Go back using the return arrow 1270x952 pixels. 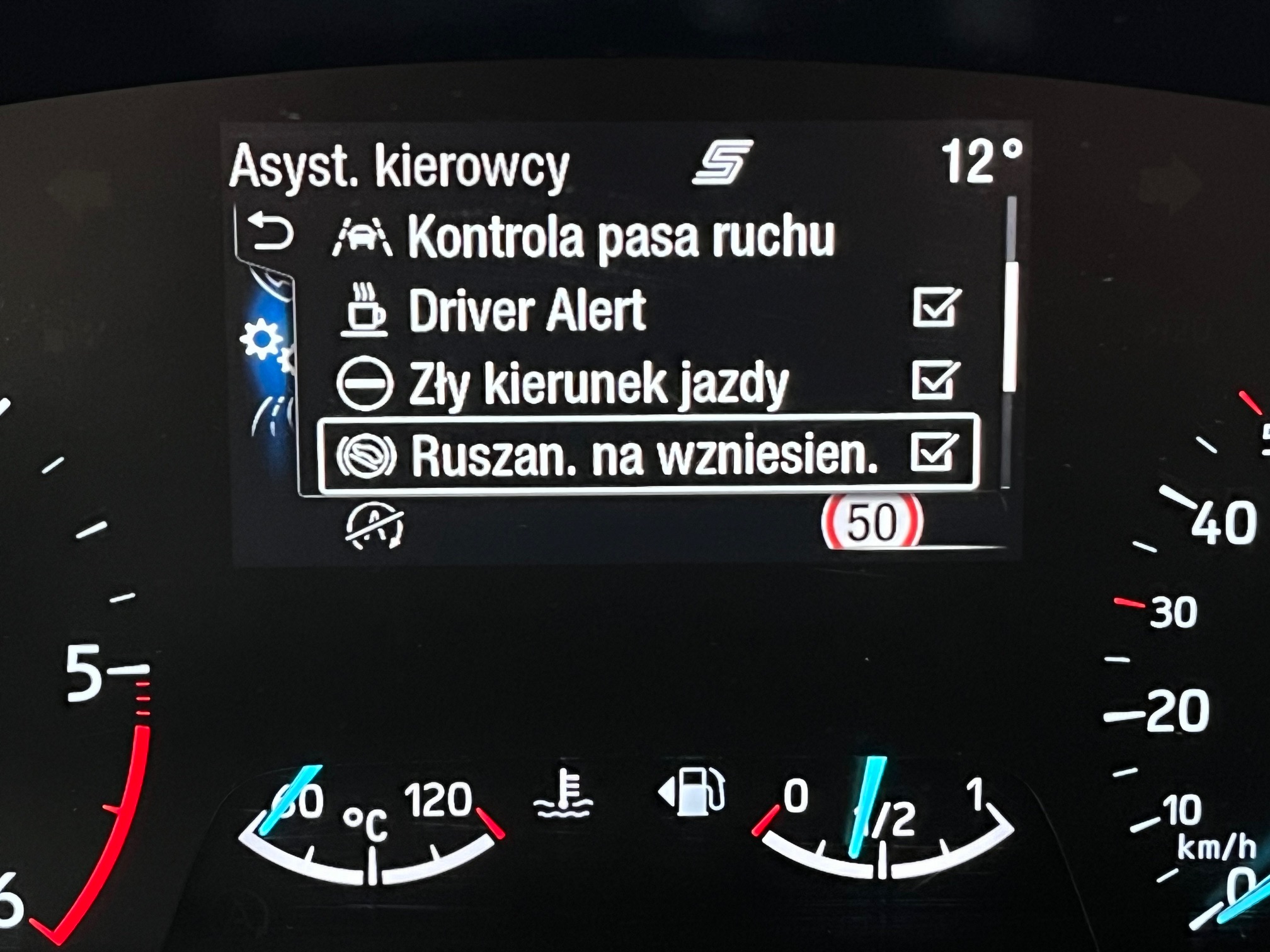270,232
